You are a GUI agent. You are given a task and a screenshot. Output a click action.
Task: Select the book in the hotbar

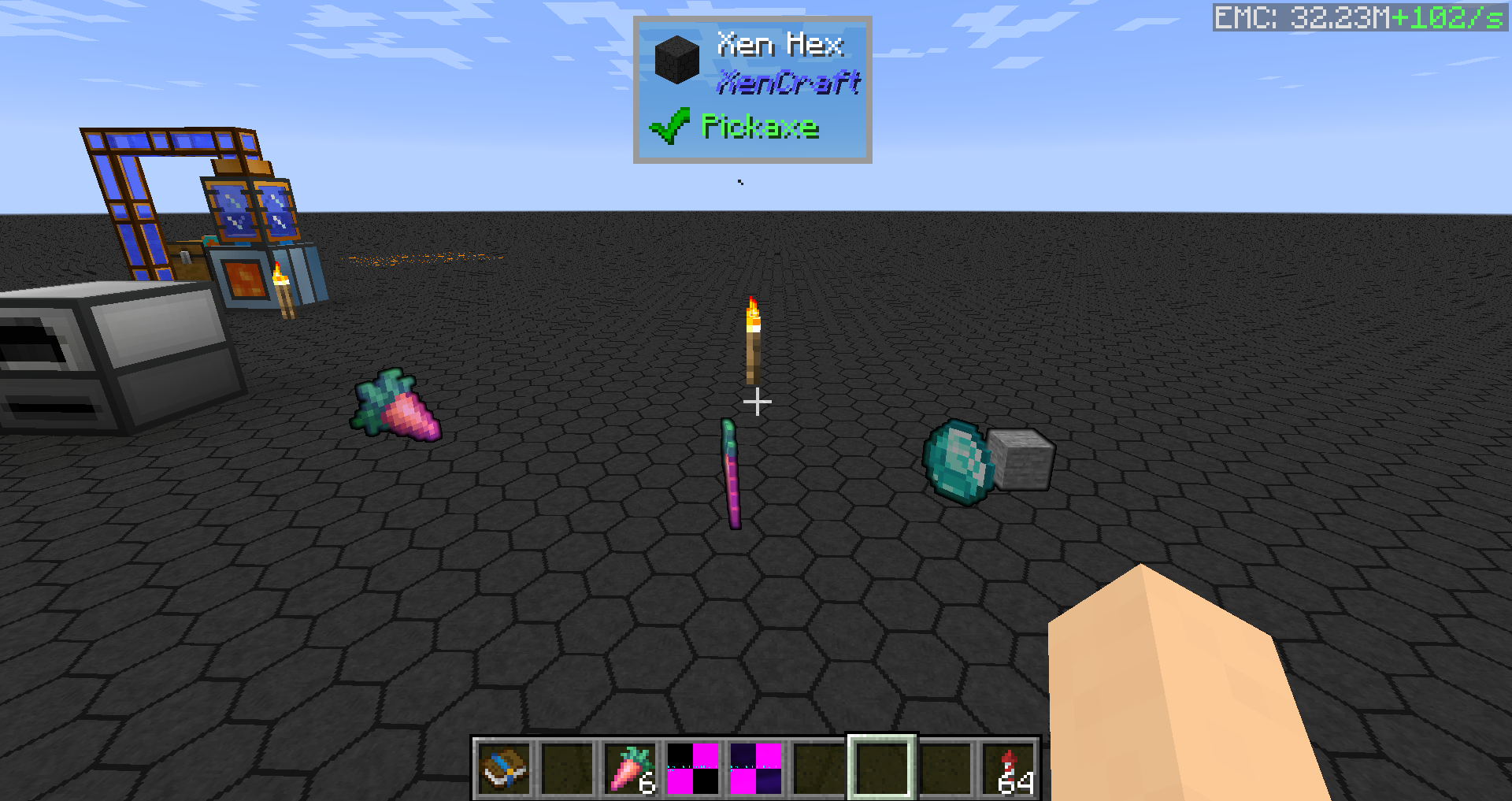click(504, 769)
